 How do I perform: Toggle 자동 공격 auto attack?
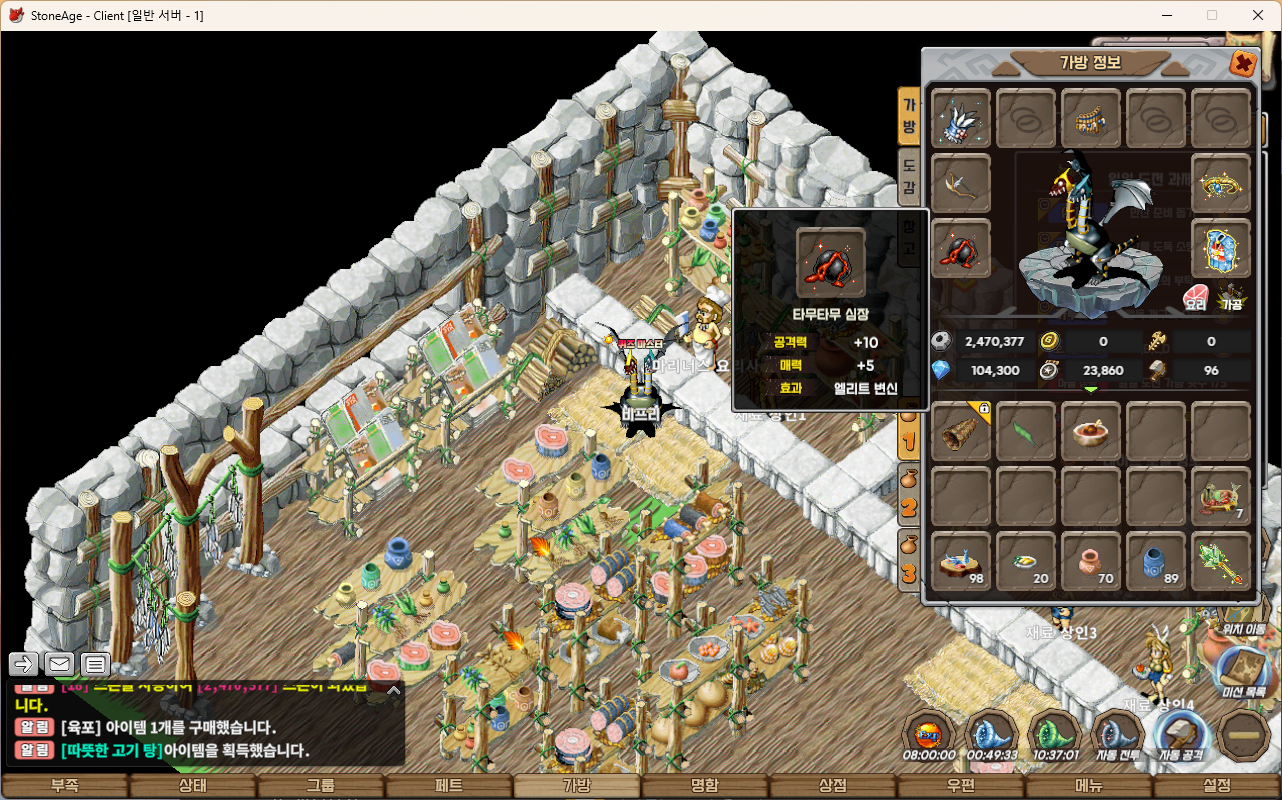coord(1181,736)
